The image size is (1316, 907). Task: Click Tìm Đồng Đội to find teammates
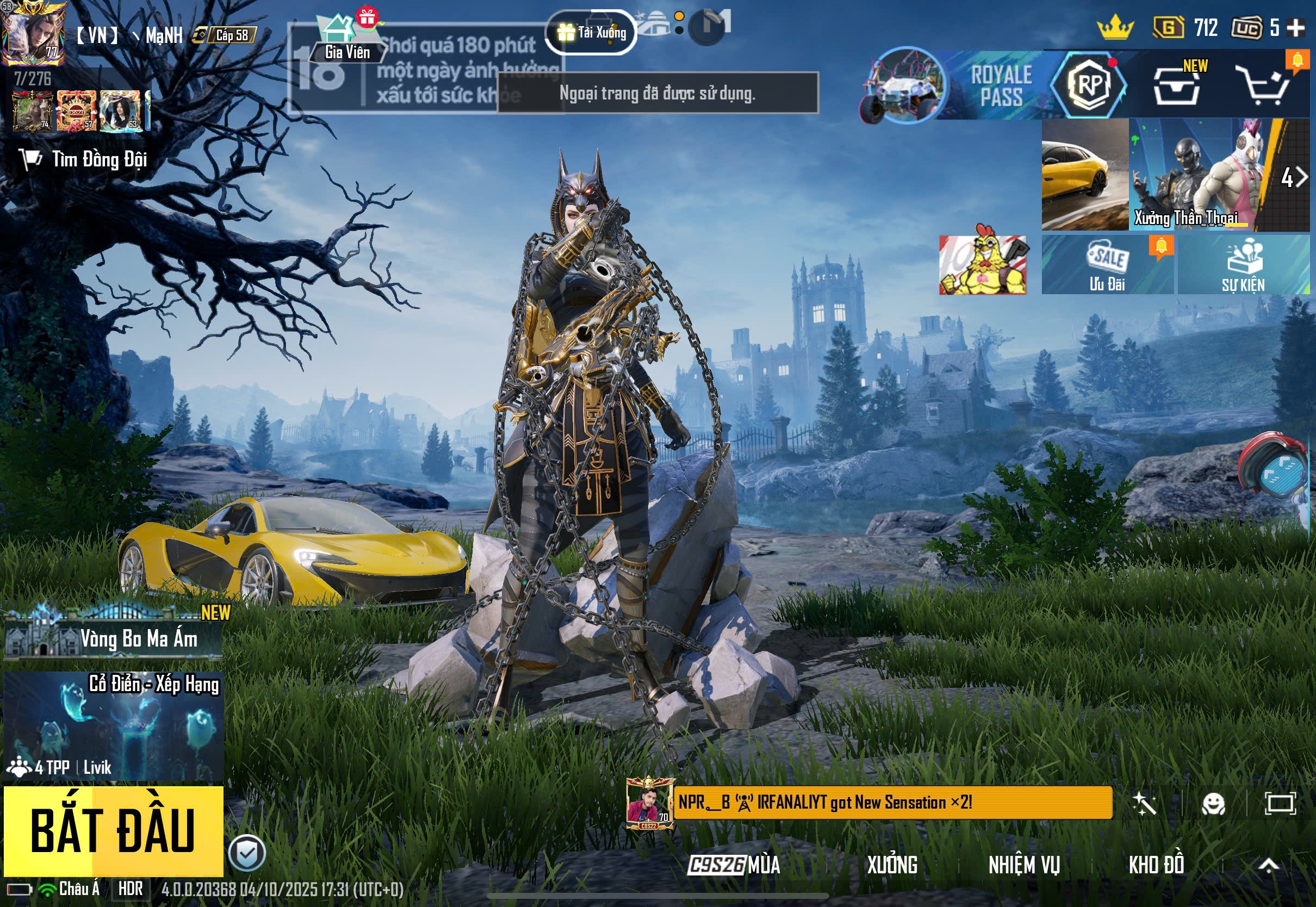[x=85, y=160]
